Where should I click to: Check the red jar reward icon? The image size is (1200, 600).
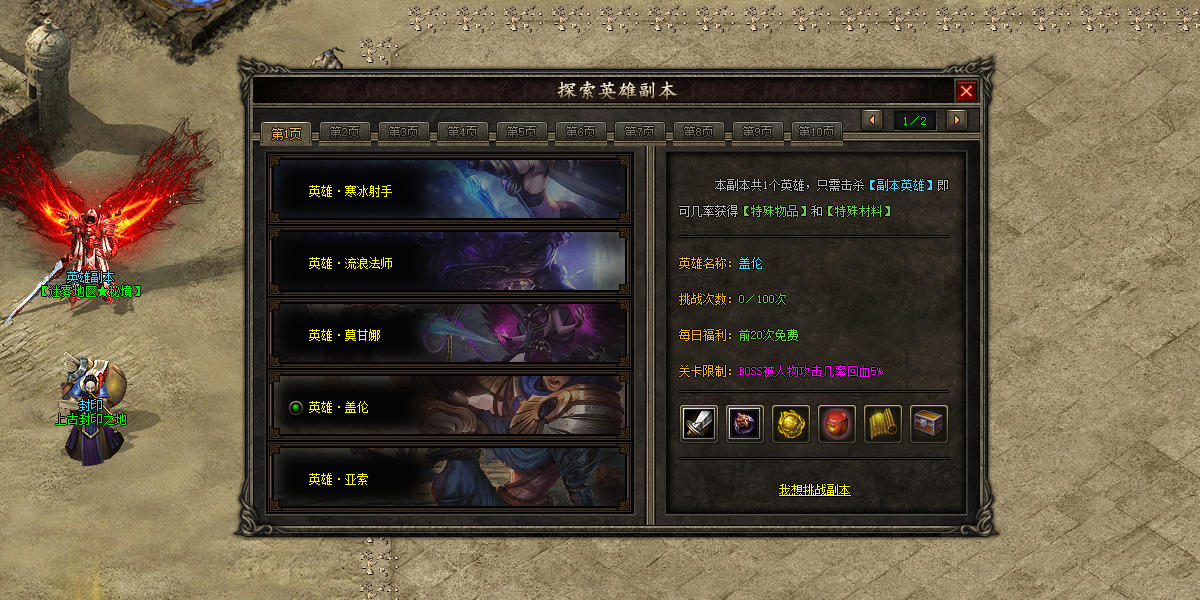tap(837, 424)
